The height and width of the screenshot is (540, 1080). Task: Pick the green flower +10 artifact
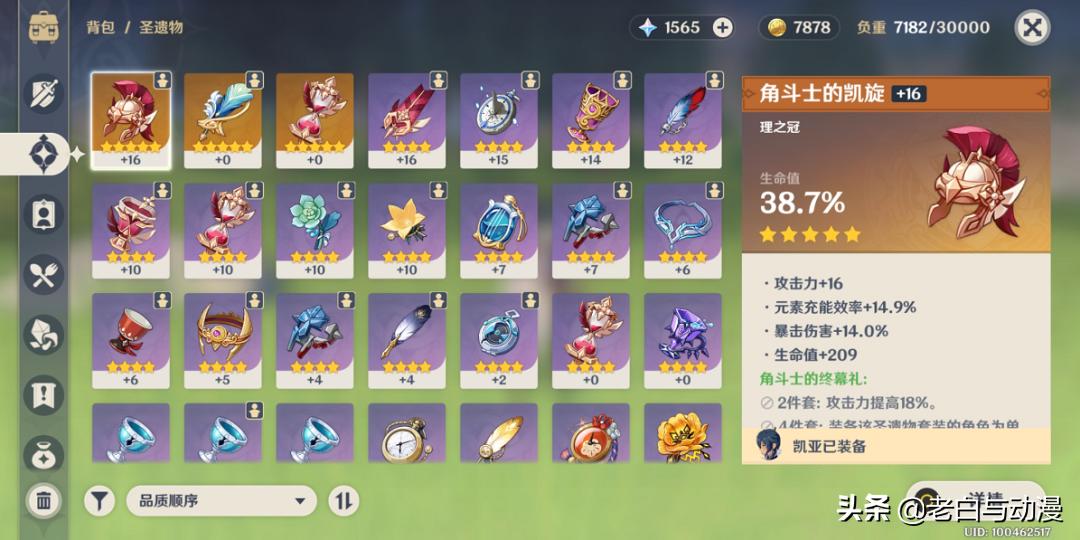point(315,229)
